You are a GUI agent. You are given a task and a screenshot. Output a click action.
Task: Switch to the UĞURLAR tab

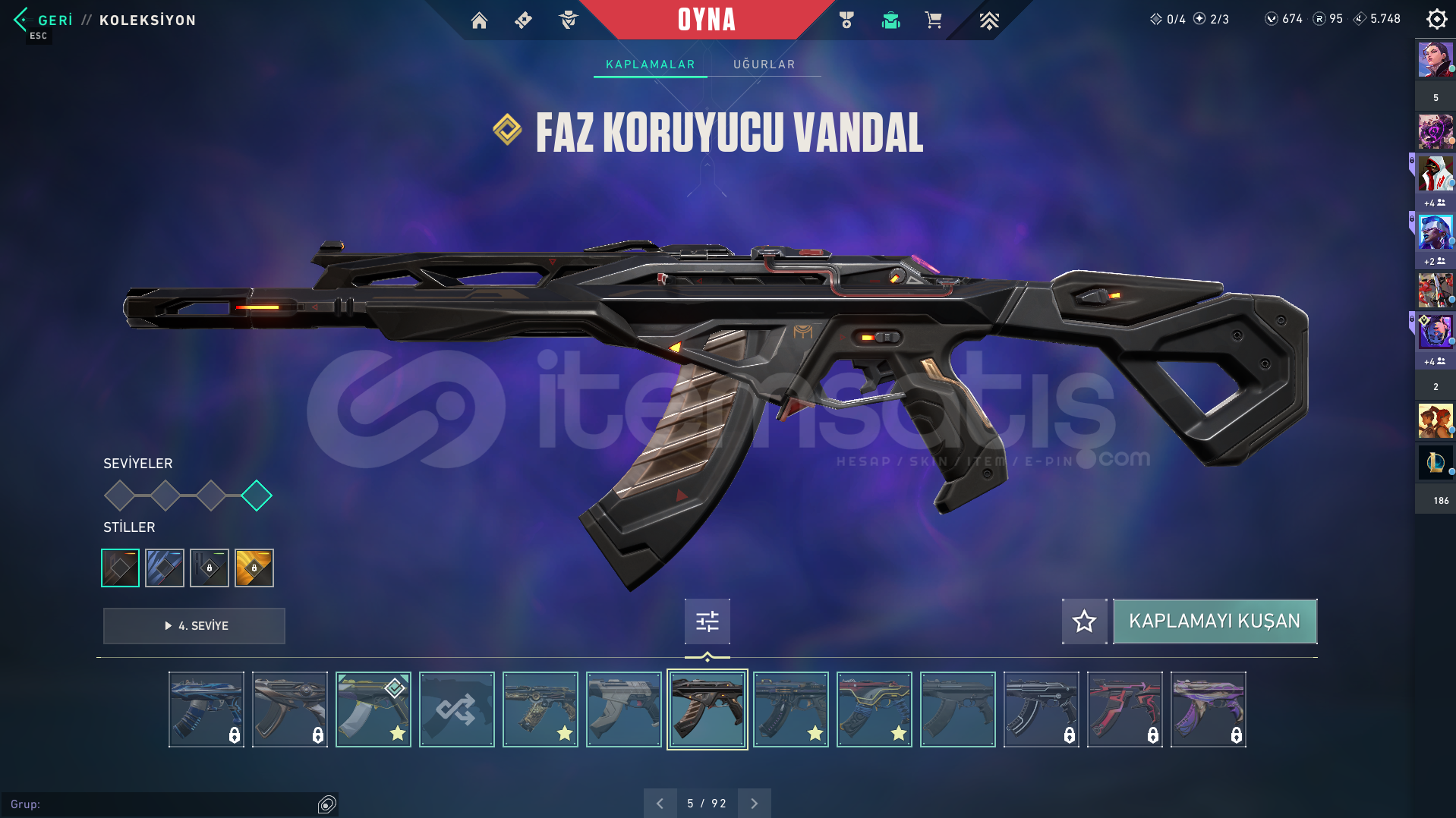point(763,64)
